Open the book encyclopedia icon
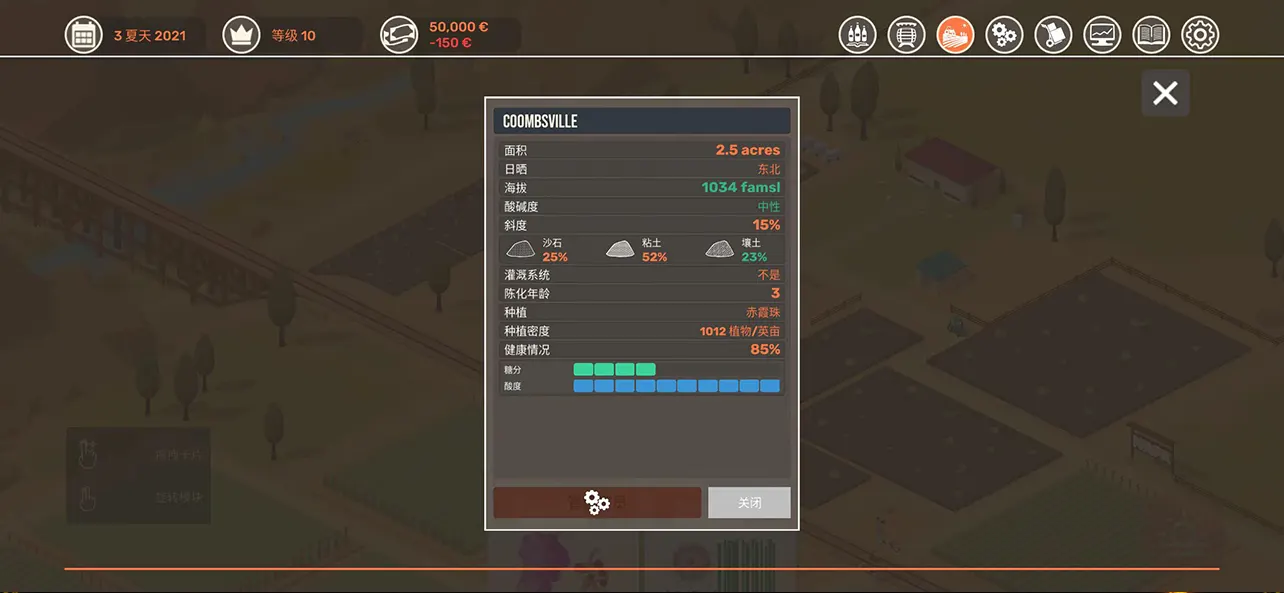 (x=1151, y=35)
